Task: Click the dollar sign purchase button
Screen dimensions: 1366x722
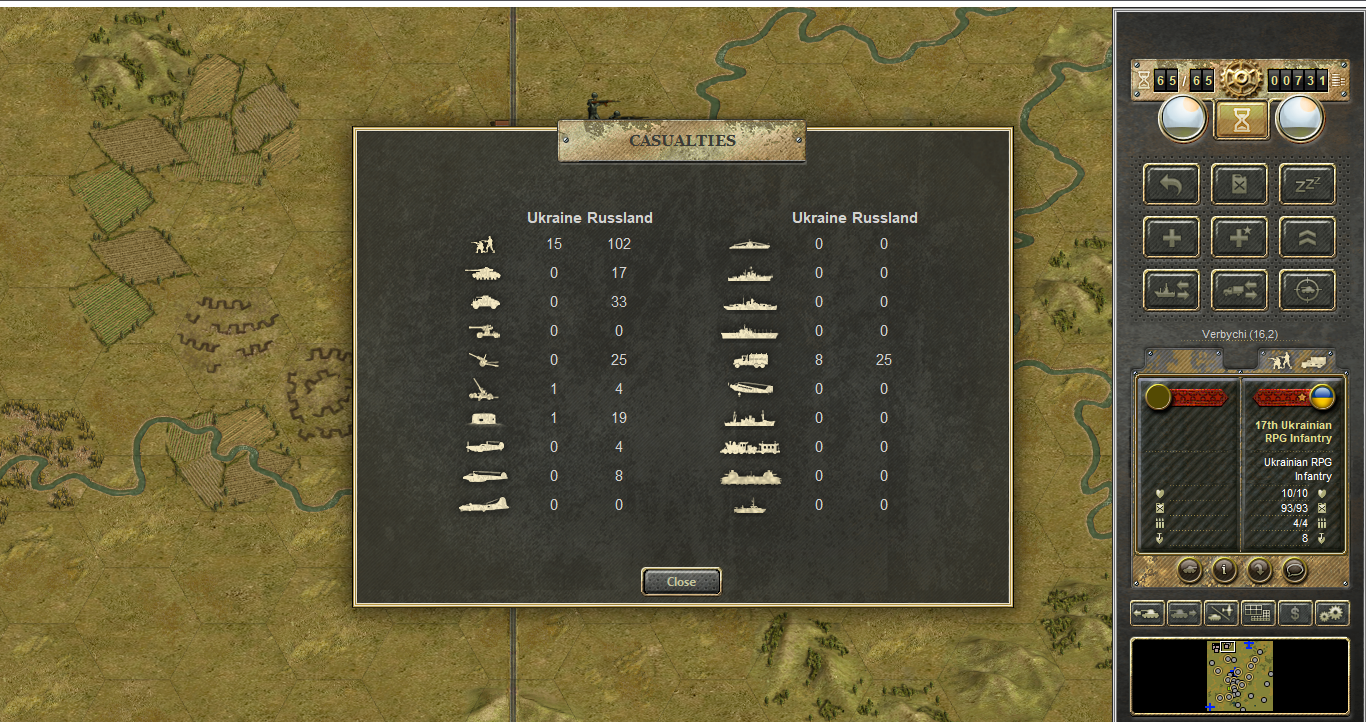Action: click(1295, 613)
